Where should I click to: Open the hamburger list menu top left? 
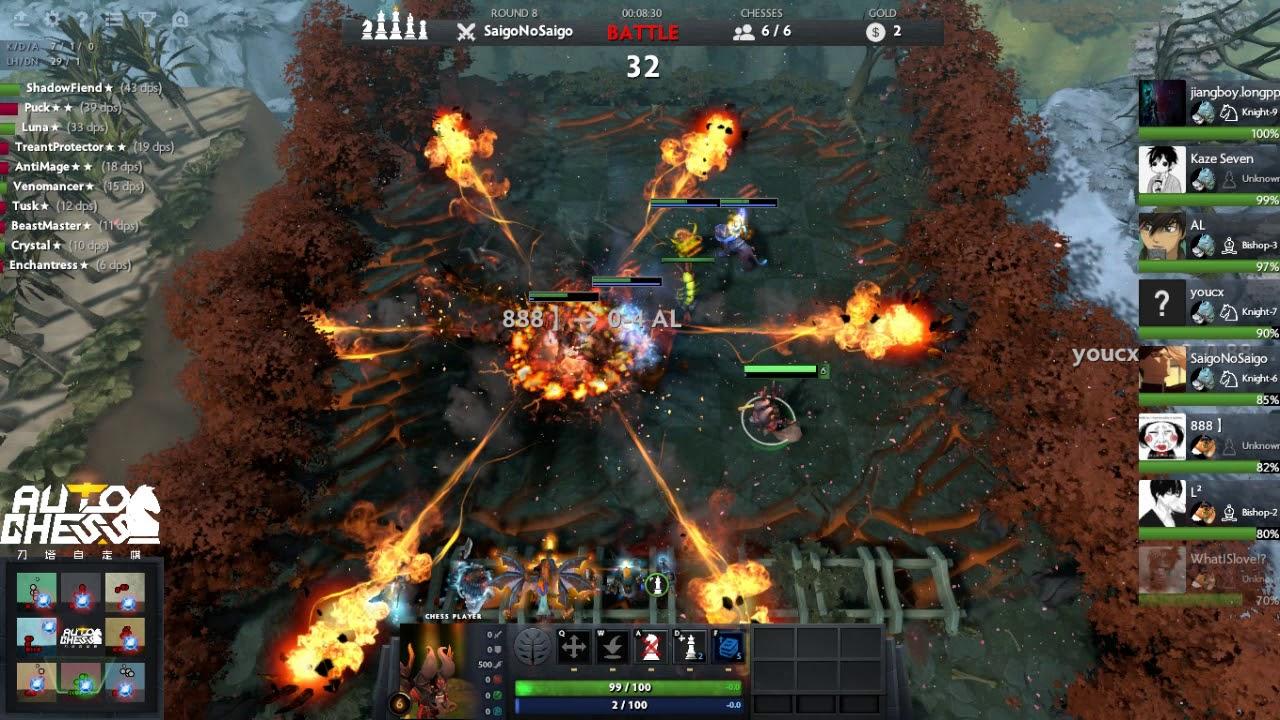113,18
